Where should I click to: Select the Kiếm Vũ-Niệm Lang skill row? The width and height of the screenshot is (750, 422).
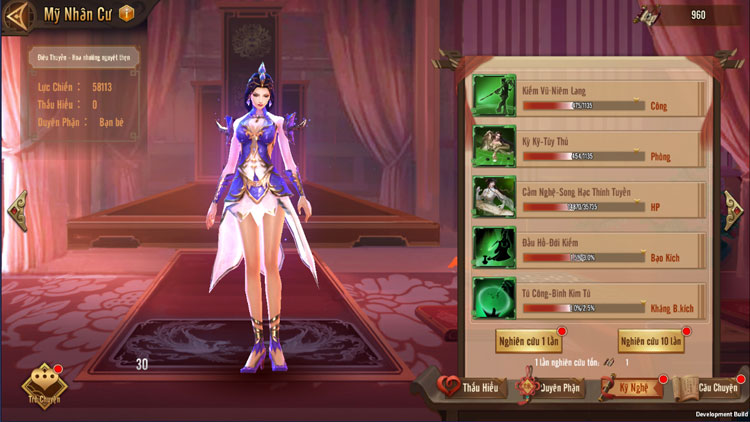(x=588, y=96)
